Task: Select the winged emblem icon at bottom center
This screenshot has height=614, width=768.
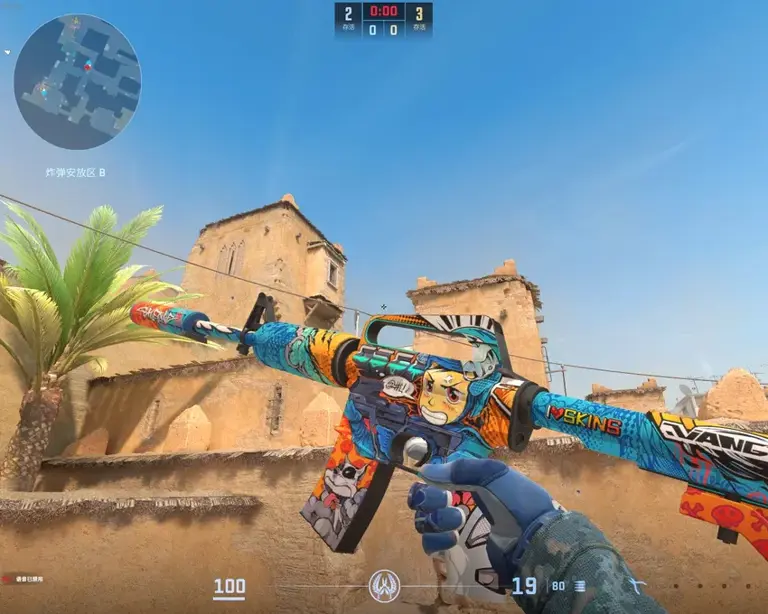Action: pyautogui.click(x=384, y=585)
